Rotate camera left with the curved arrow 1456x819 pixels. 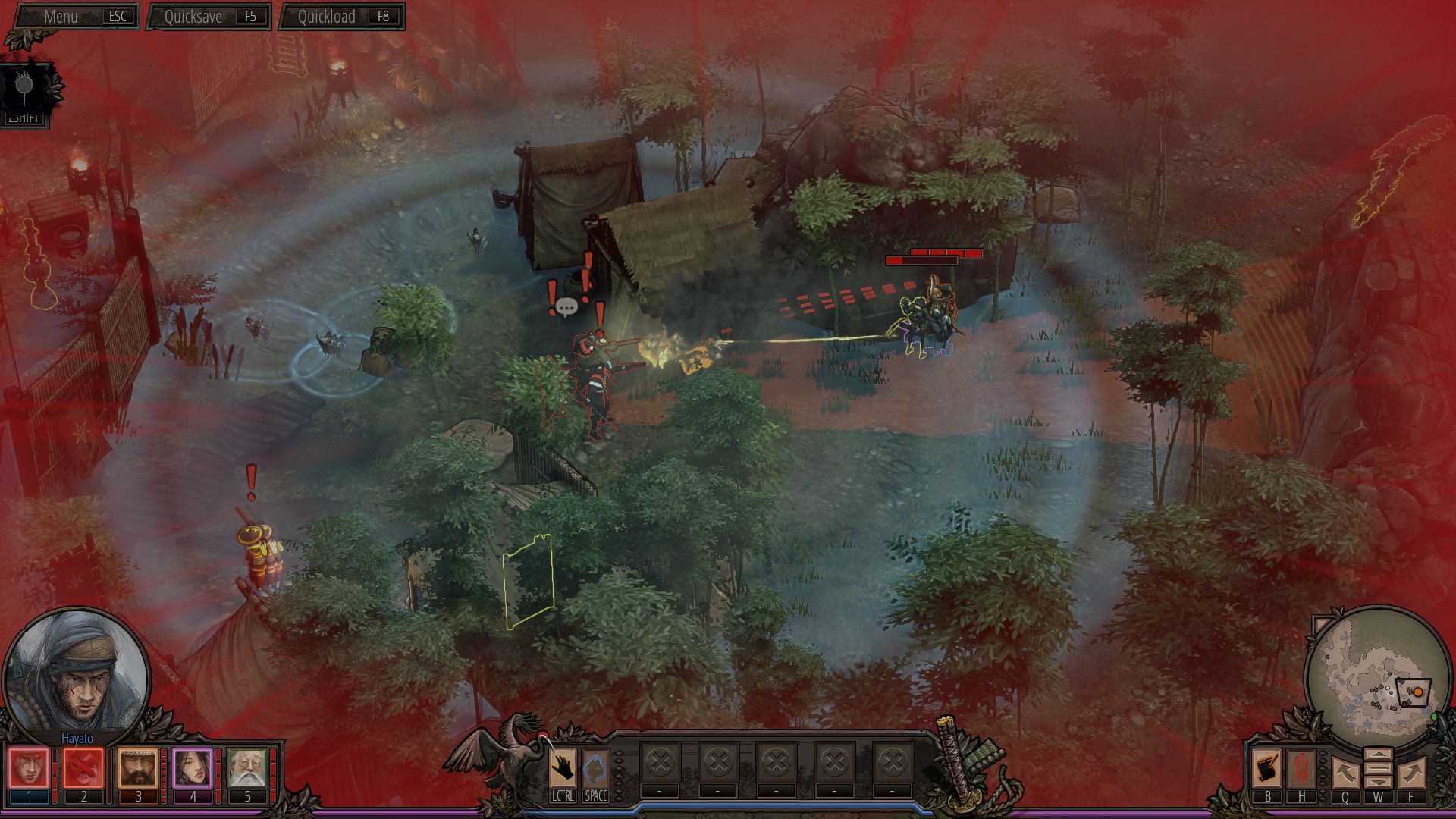[1345, 772]
